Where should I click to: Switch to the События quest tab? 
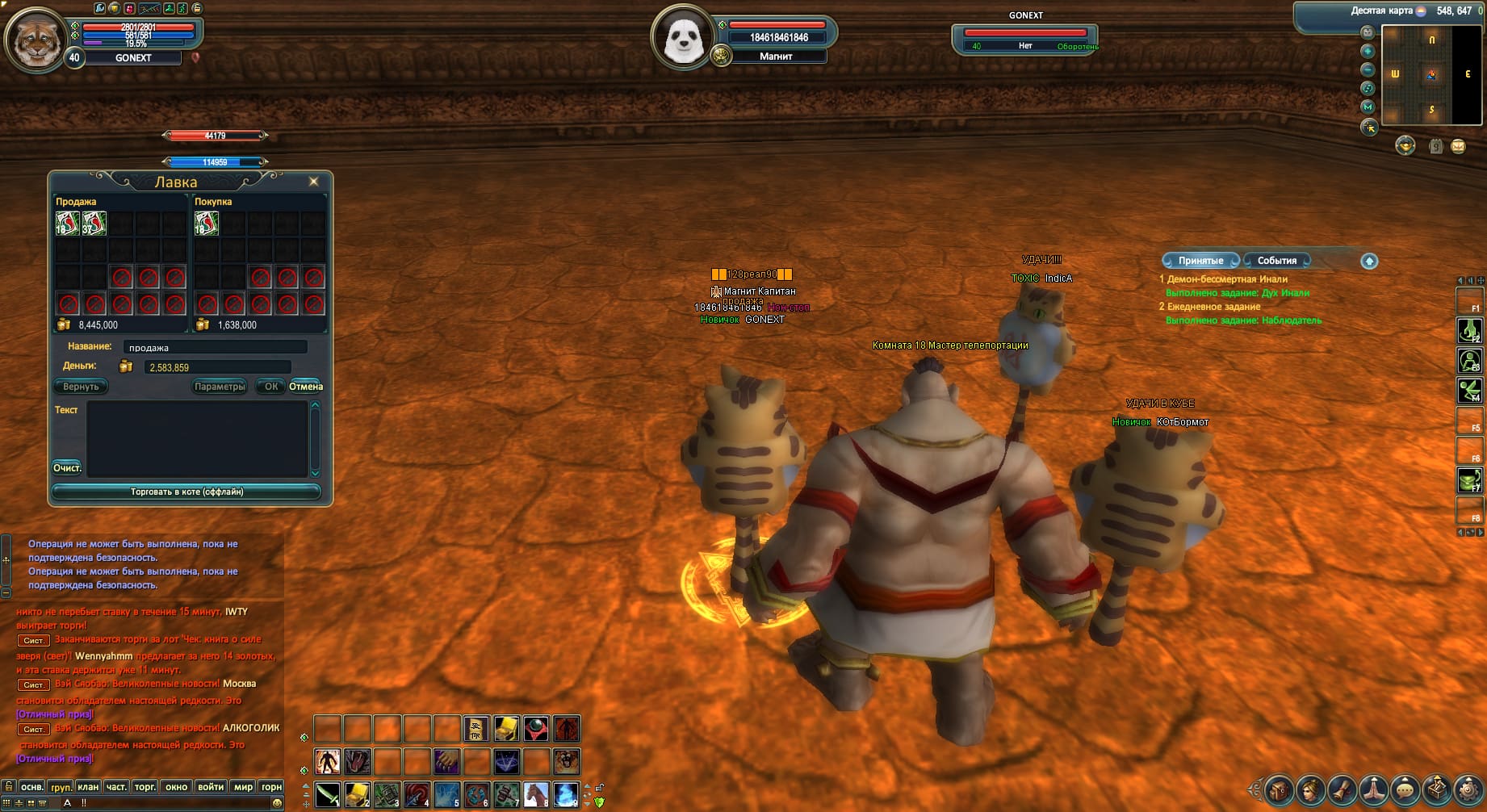pos(1276,261)
